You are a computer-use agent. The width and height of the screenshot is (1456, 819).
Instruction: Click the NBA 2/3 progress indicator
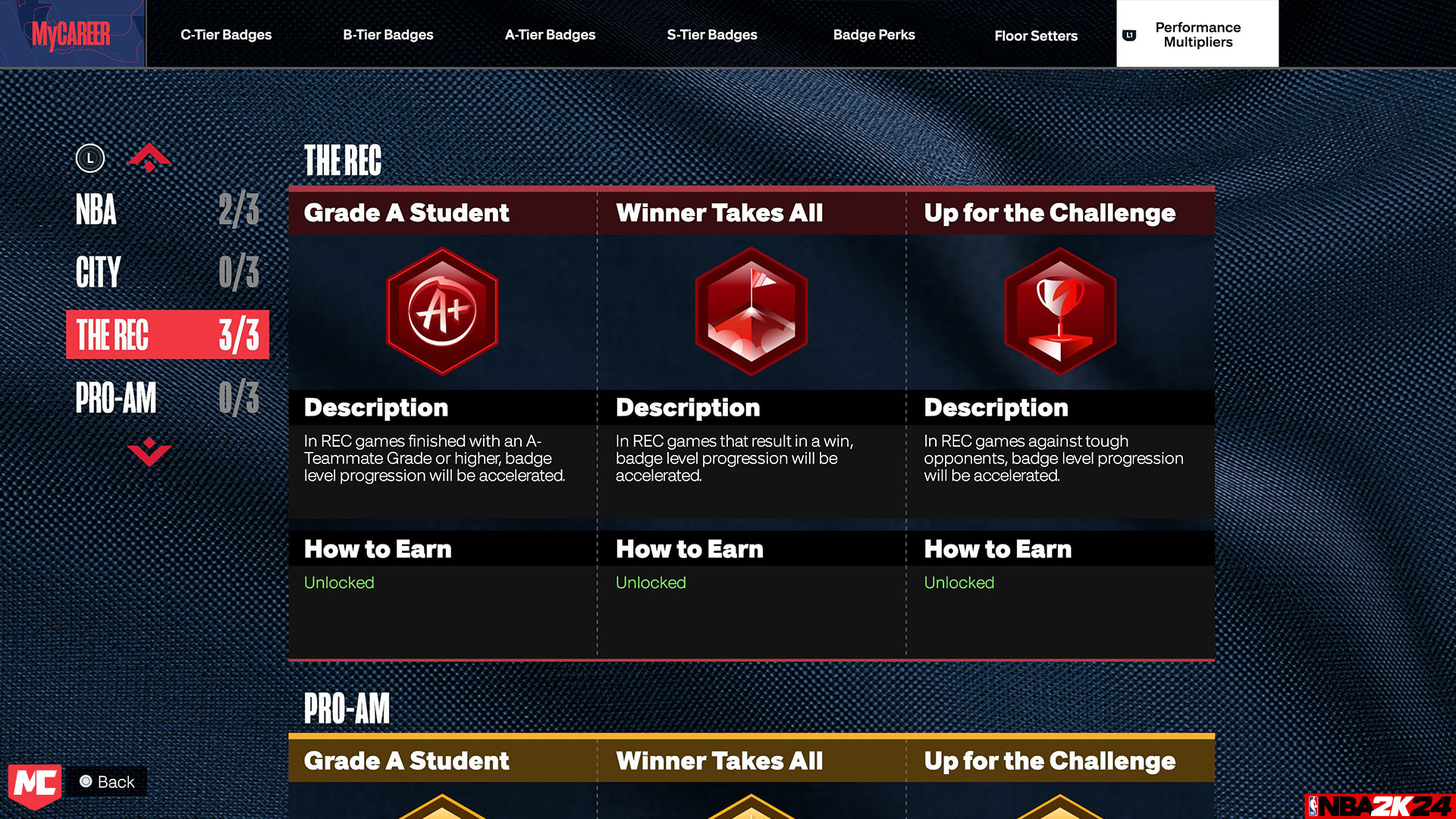(238, 210)
